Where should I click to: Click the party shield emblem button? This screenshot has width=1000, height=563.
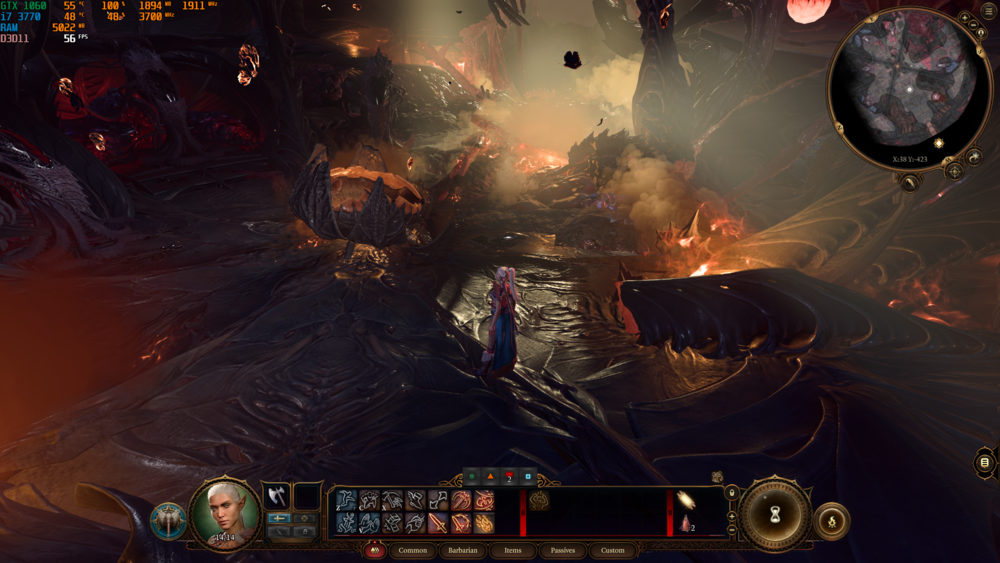168,521
